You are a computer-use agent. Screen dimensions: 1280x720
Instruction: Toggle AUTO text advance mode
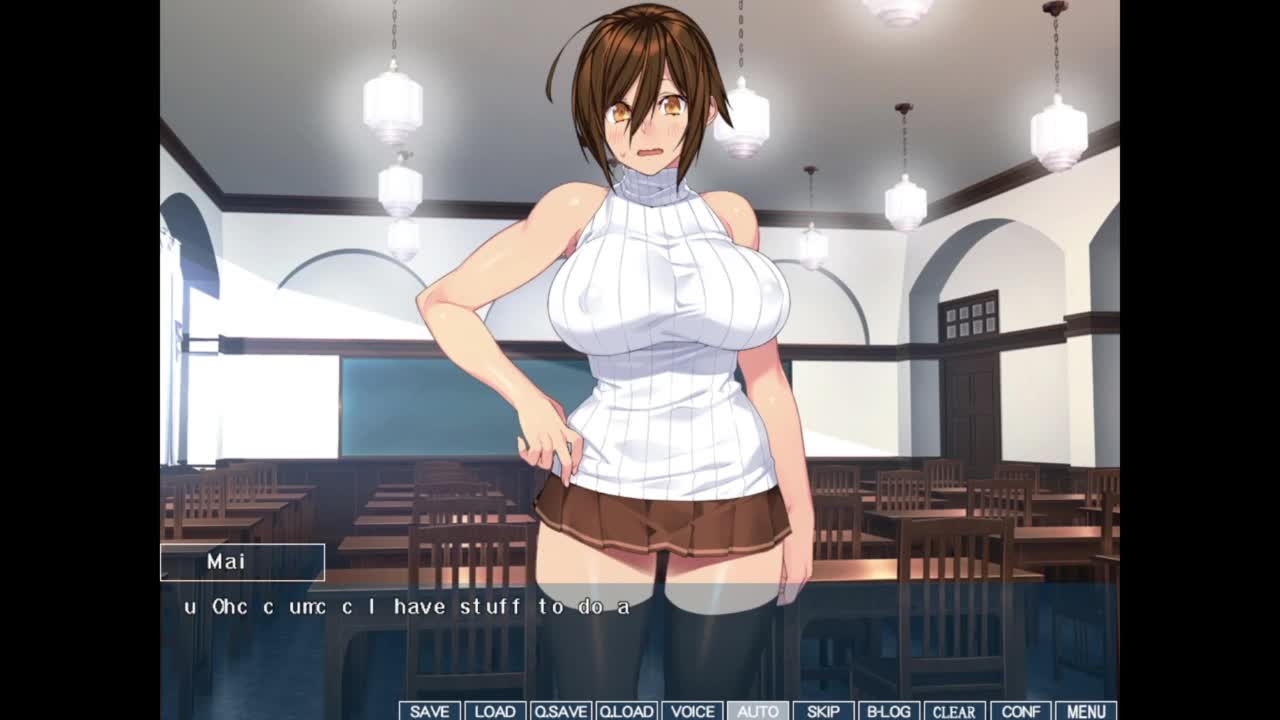[757, 711]
